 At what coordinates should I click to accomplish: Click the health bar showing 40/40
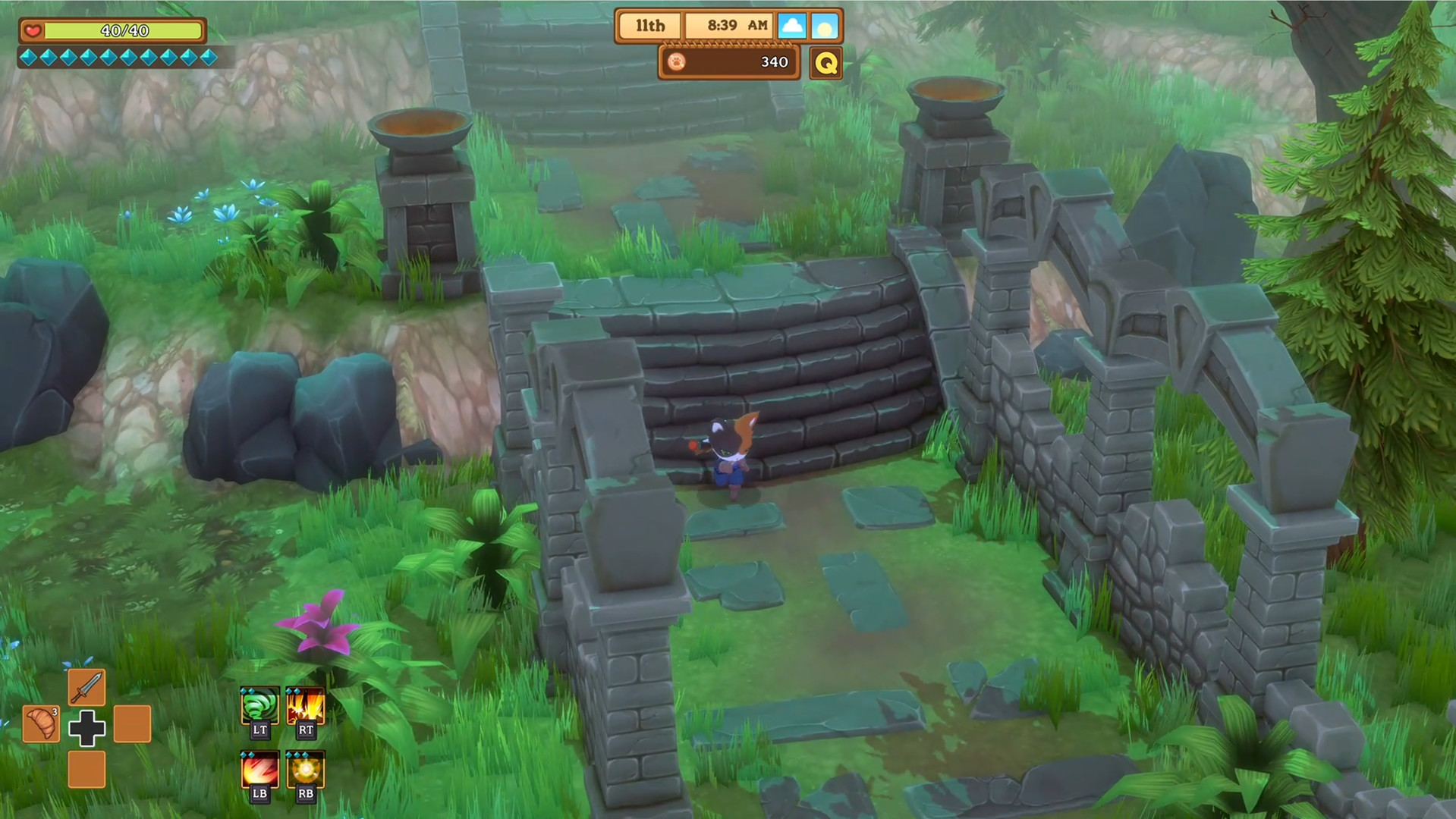pyautogui.click(x=123, y=31)
